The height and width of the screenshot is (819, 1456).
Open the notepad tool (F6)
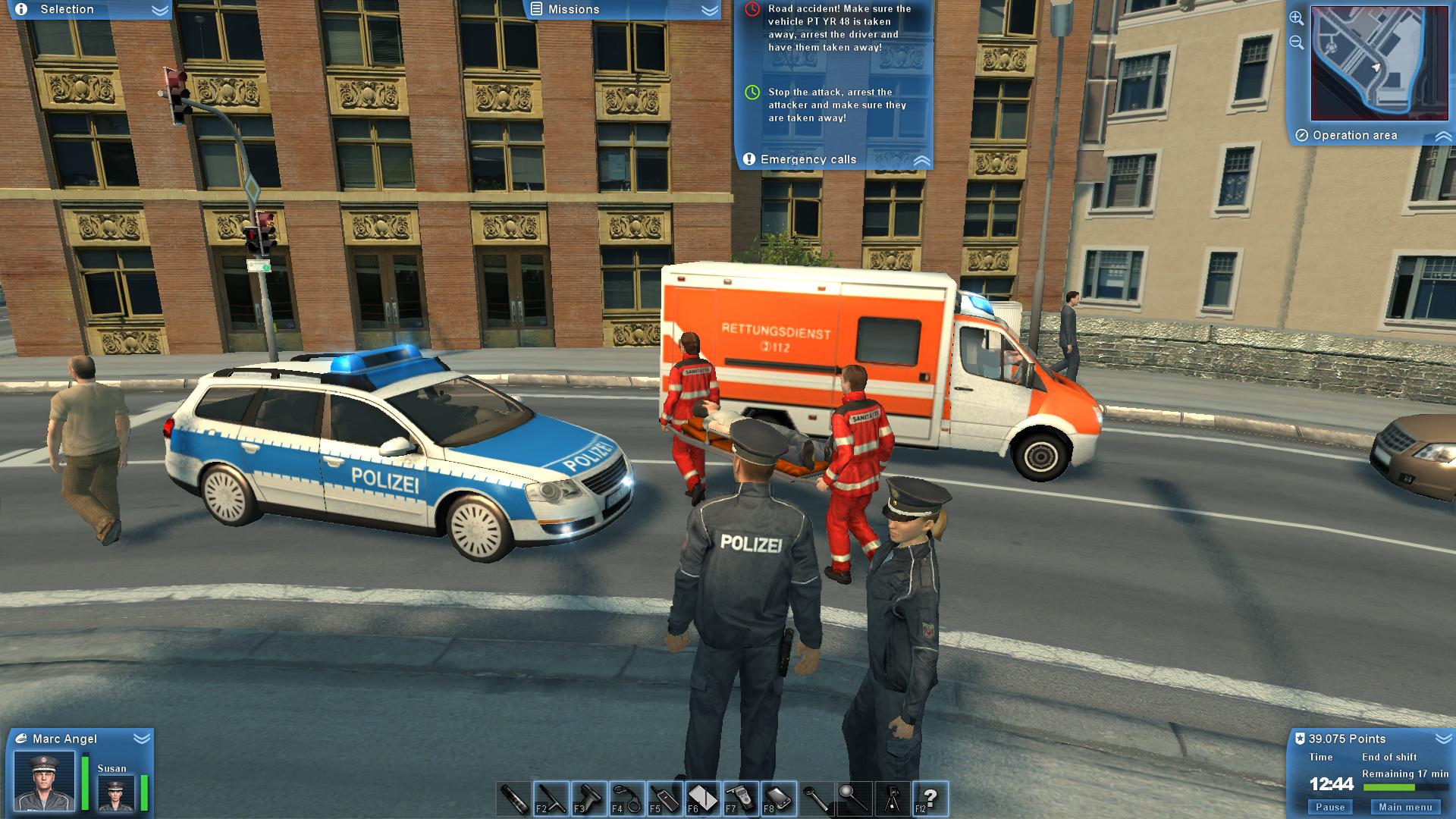[x=704, y=798]
